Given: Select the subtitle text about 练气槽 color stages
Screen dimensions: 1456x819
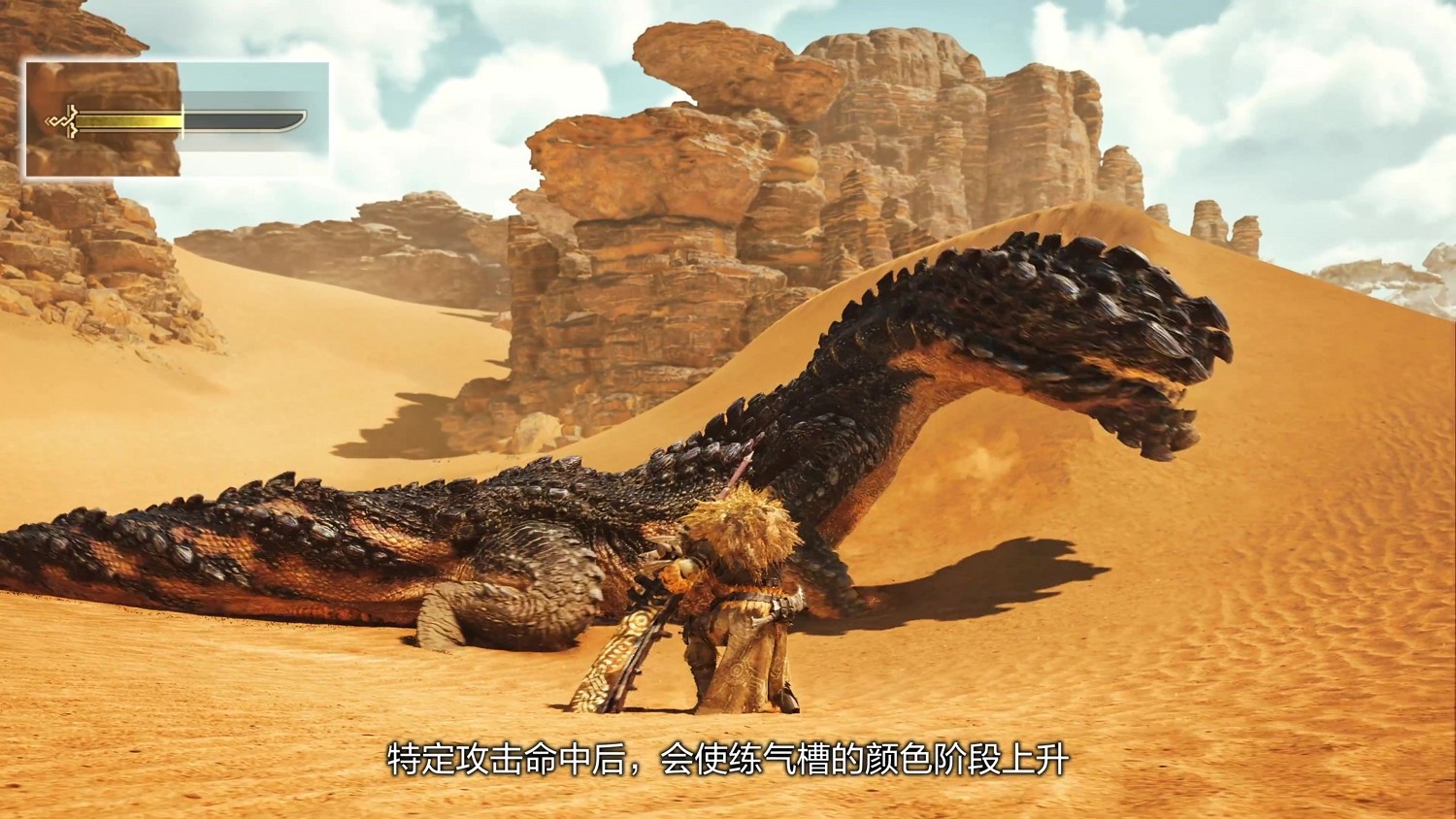Looking at the screenshot, I should coord(728,762).
